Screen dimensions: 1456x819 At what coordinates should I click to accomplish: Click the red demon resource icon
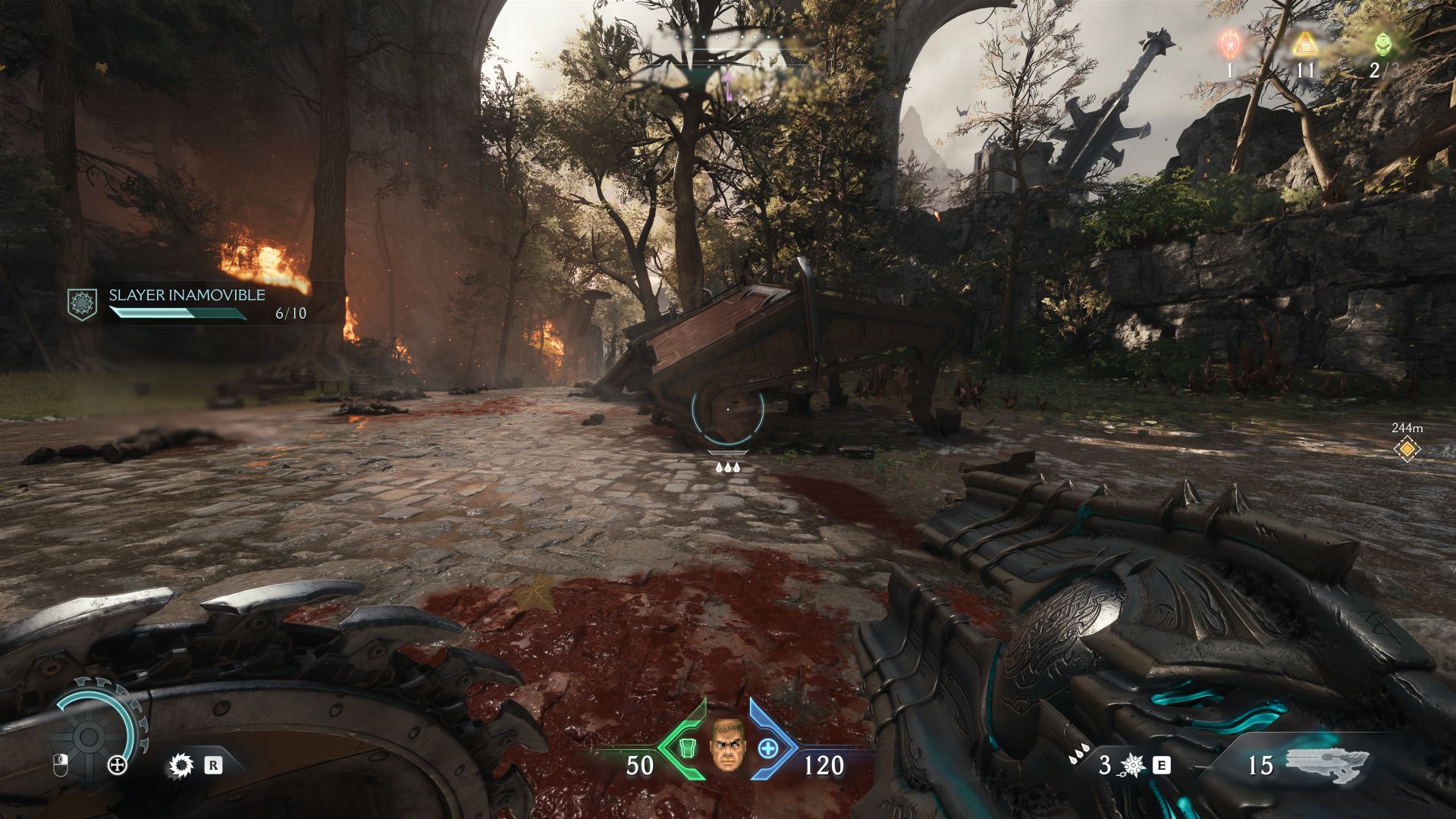pyautogui.click(x=1229, y=44)
